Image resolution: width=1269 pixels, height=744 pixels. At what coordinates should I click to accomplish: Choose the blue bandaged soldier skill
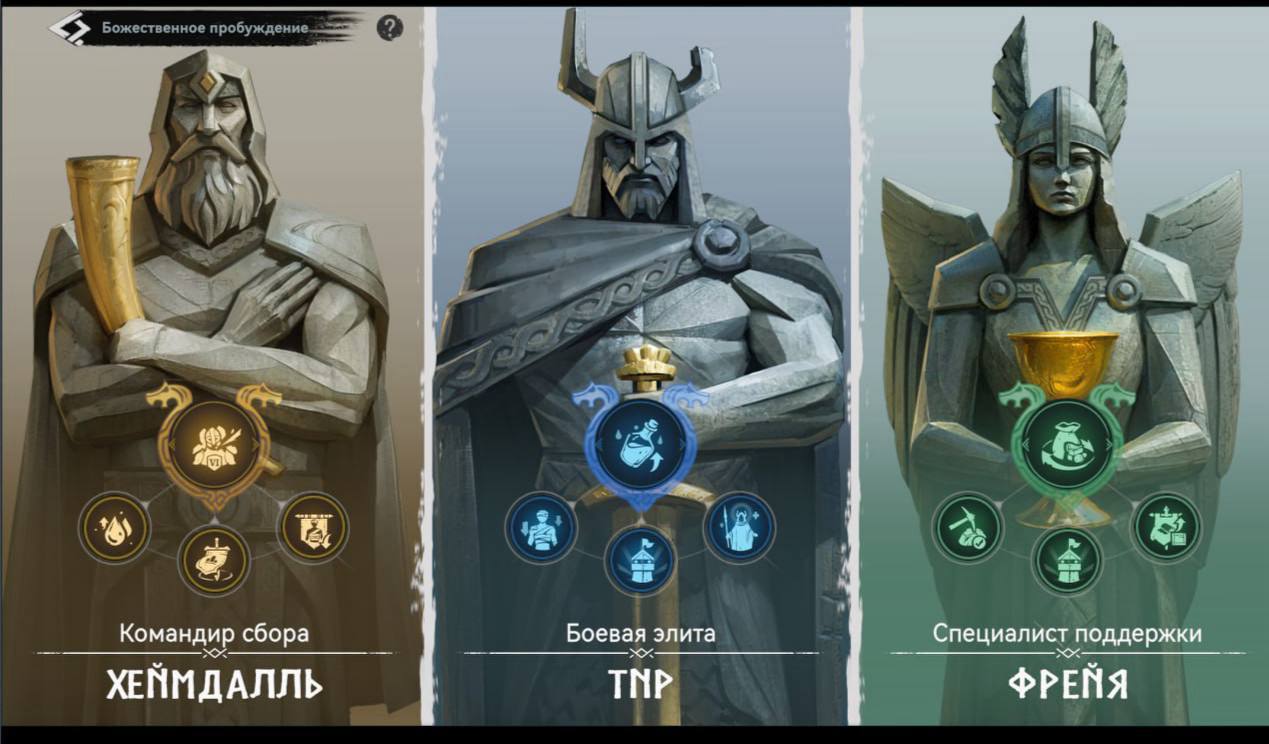pos(541,527)
